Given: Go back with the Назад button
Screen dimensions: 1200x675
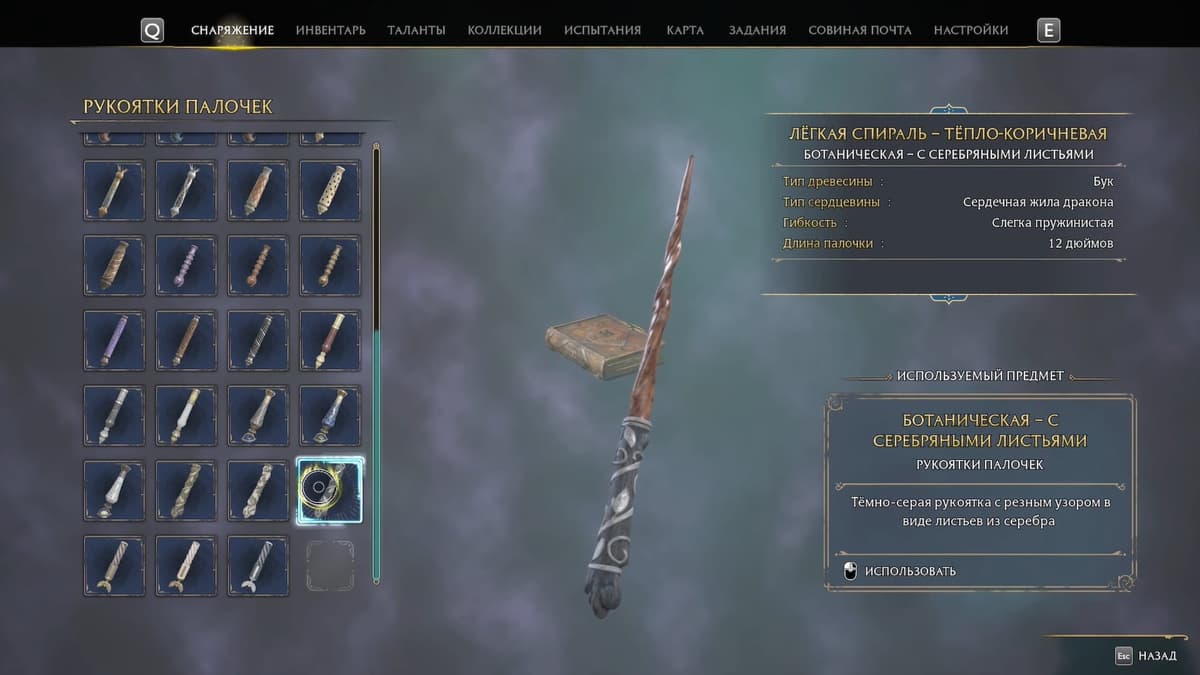Looking at the screenshot, I should pos(1146,656).
